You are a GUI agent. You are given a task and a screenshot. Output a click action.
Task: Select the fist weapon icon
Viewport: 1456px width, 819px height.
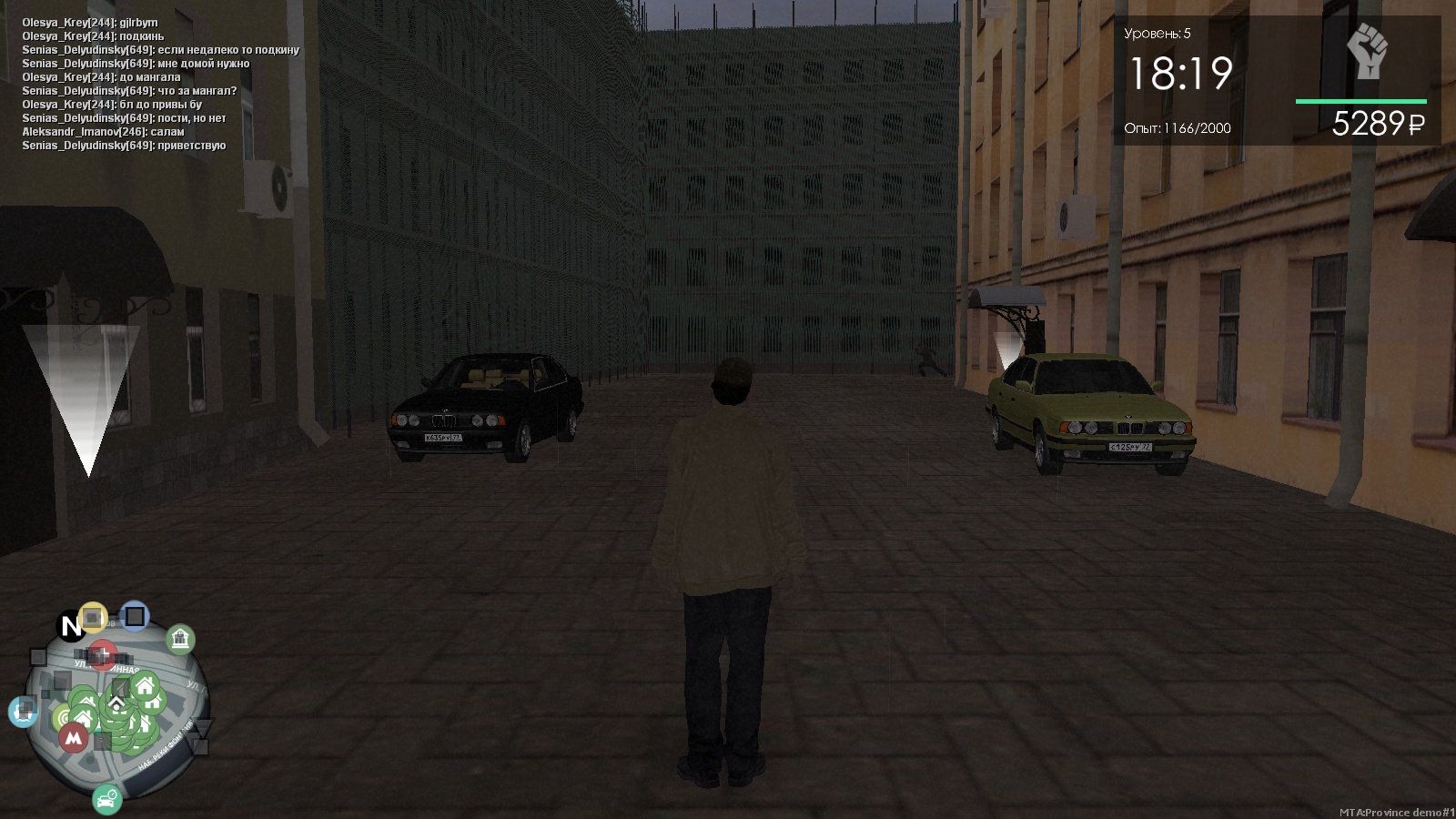(1366, 51)
